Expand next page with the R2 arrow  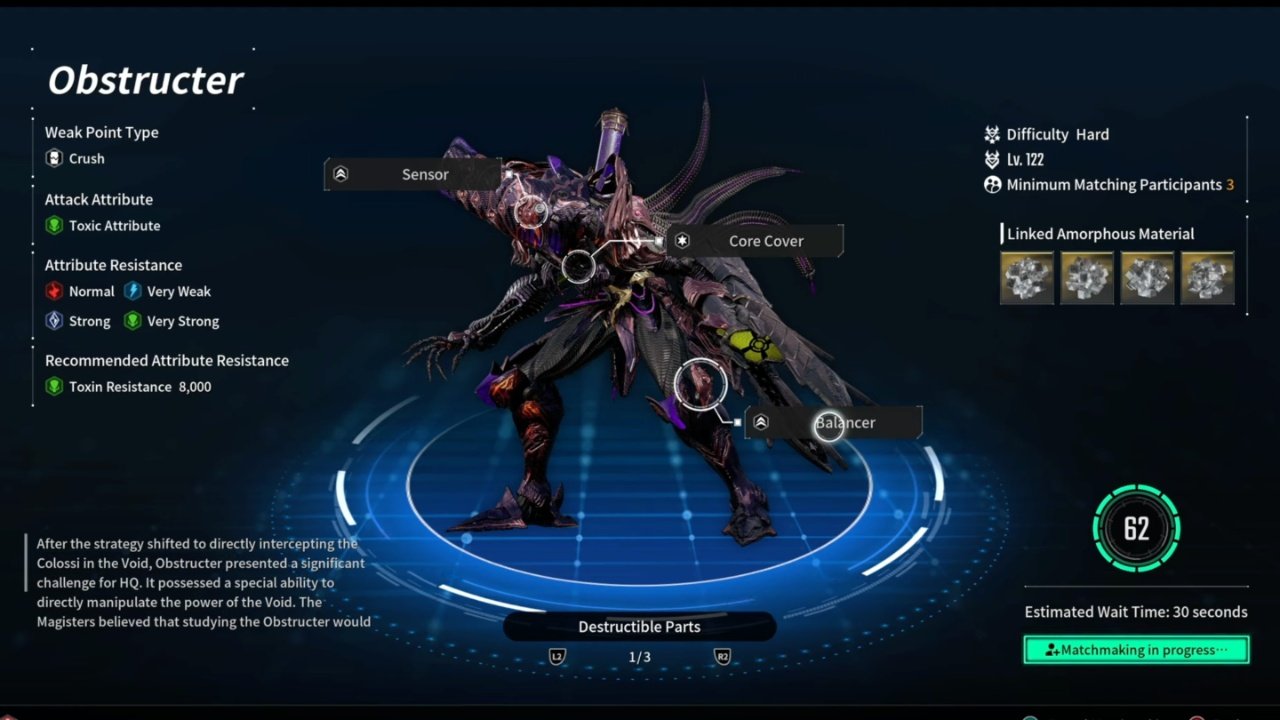pos(723,657)
